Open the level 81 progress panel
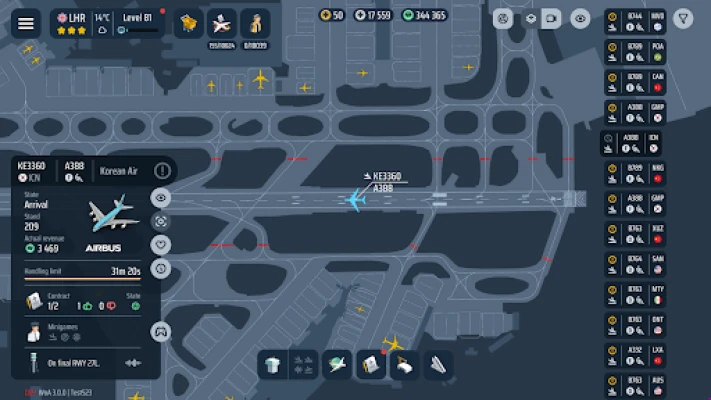711x400 pixels. (x=137, y=24)
